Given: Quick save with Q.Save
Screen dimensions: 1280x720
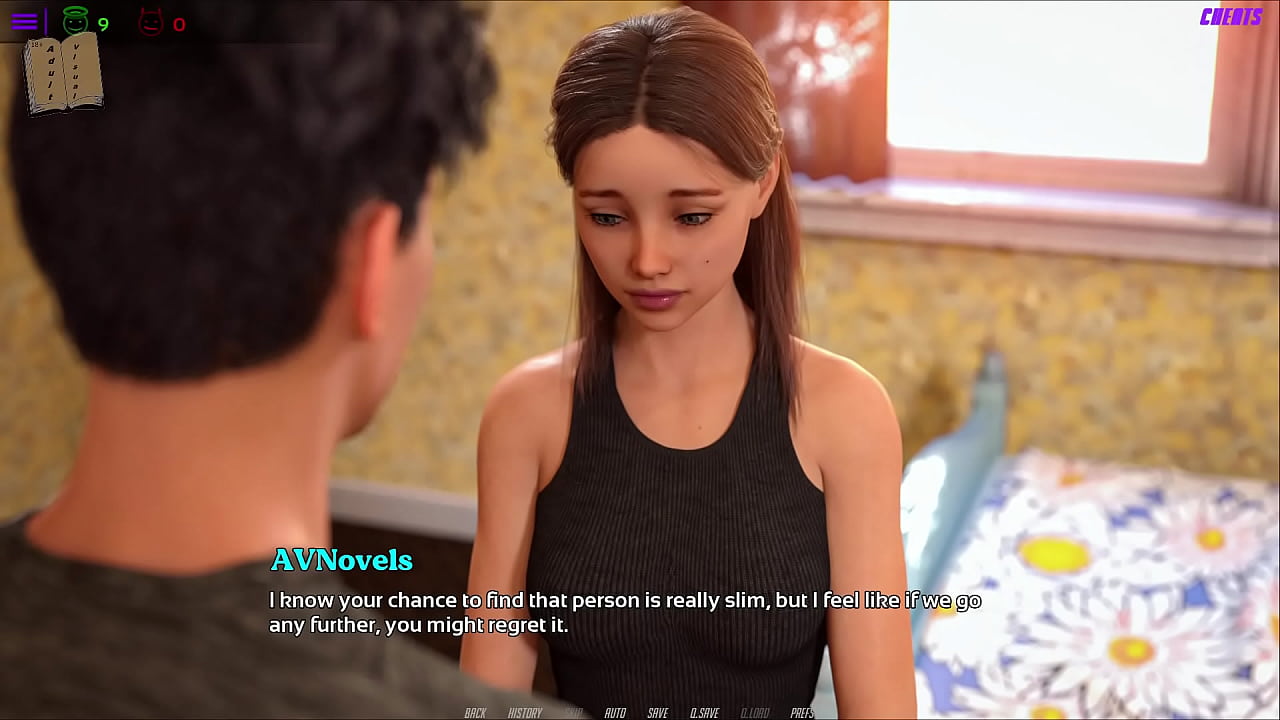Looking at the screenshot, I should click(704, 712).
